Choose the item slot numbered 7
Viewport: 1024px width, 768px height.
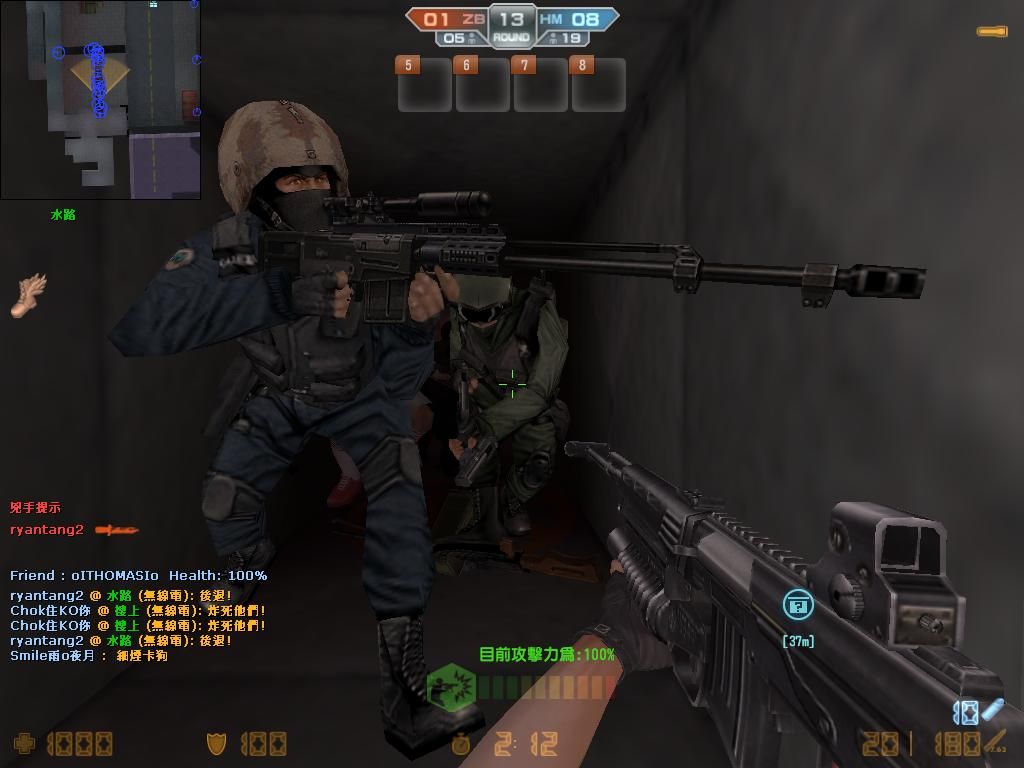540,86
